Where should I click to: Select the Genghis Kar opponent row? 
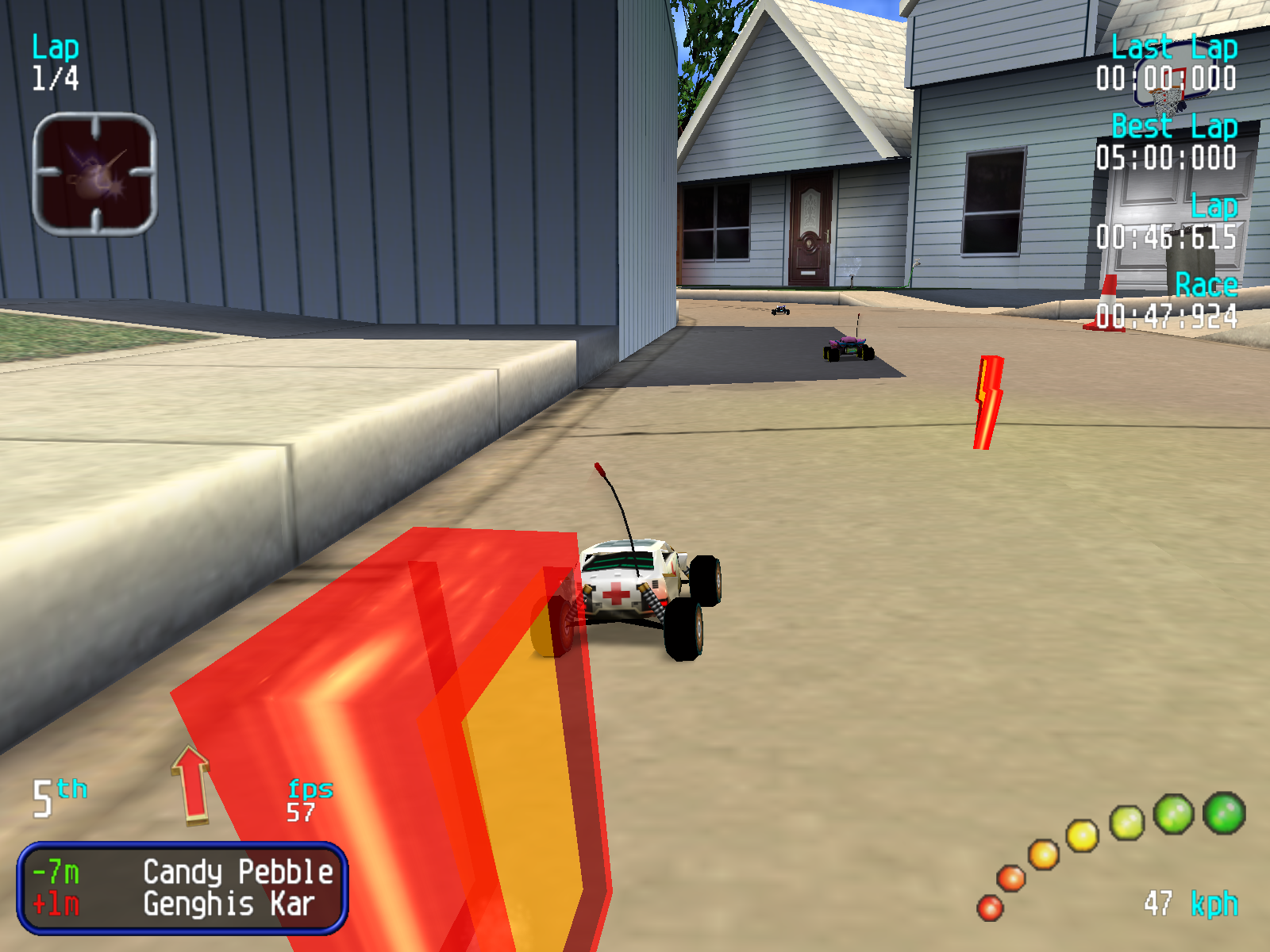tap(182, 904)
